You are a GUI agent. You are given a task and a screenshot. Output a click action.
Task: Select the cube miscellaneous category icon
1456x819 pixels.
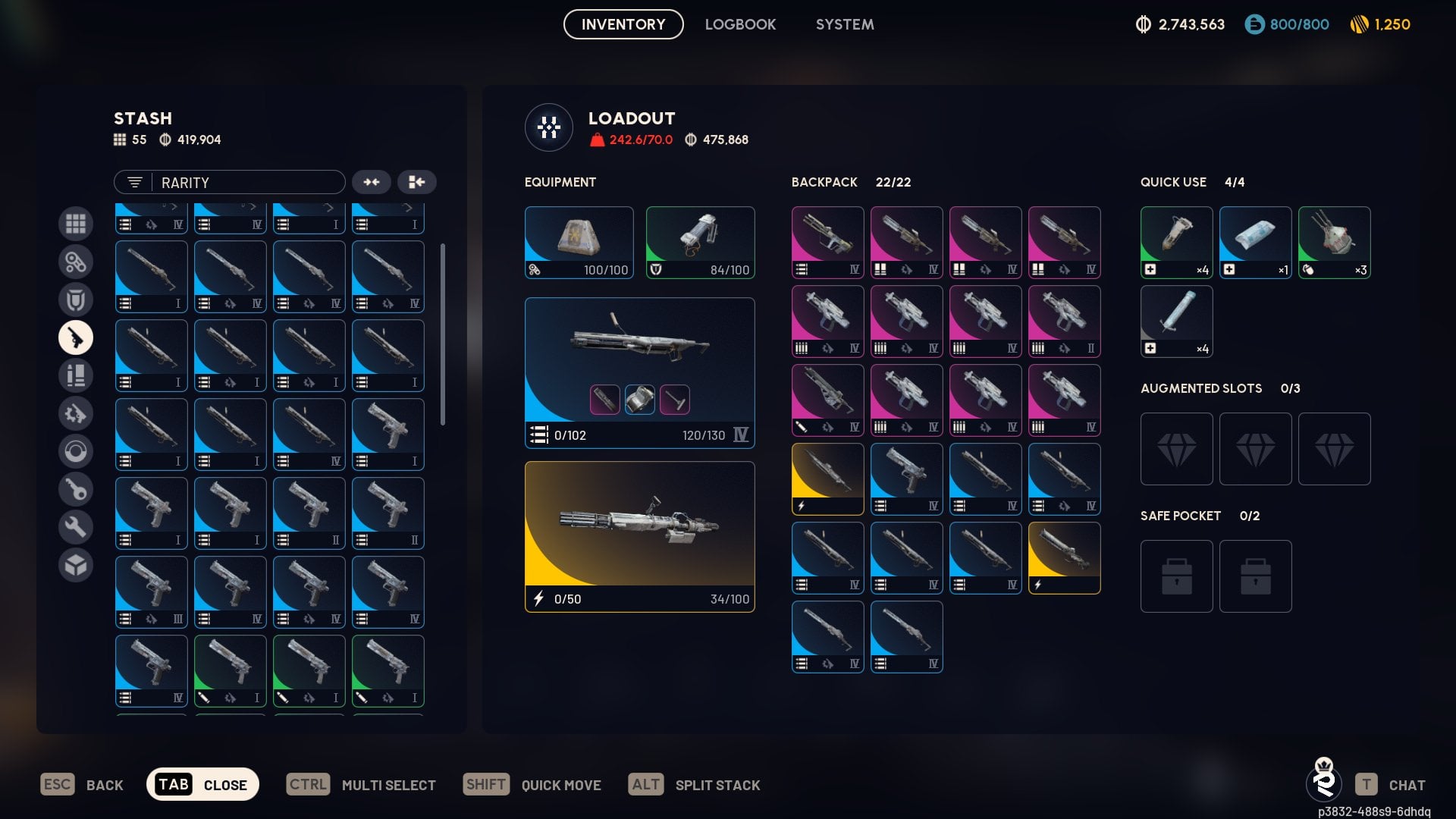point(76,564)
